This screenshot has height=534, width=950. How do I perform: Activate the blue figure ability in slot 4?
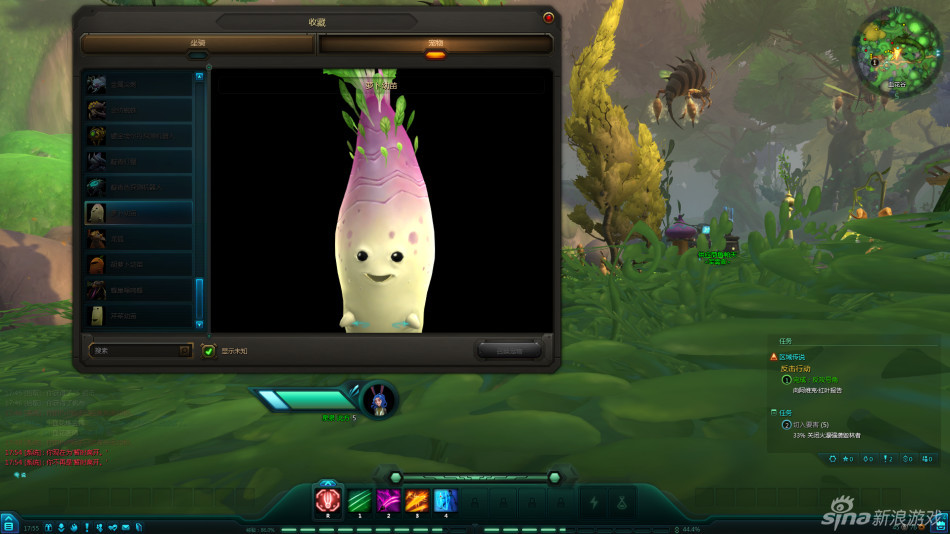pyautogui.click(x=446, y=500)
